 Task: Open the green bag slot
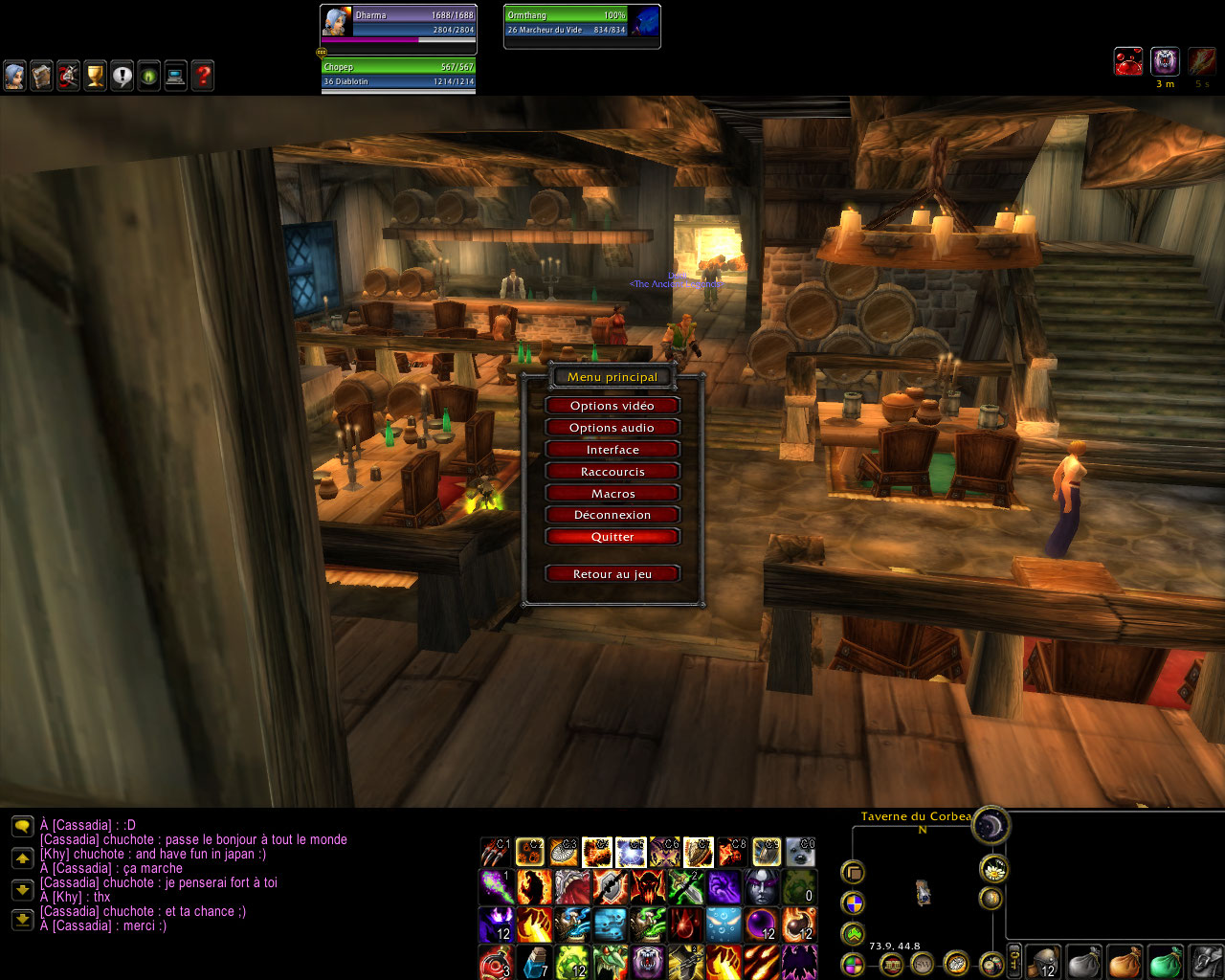(1164, 962)
